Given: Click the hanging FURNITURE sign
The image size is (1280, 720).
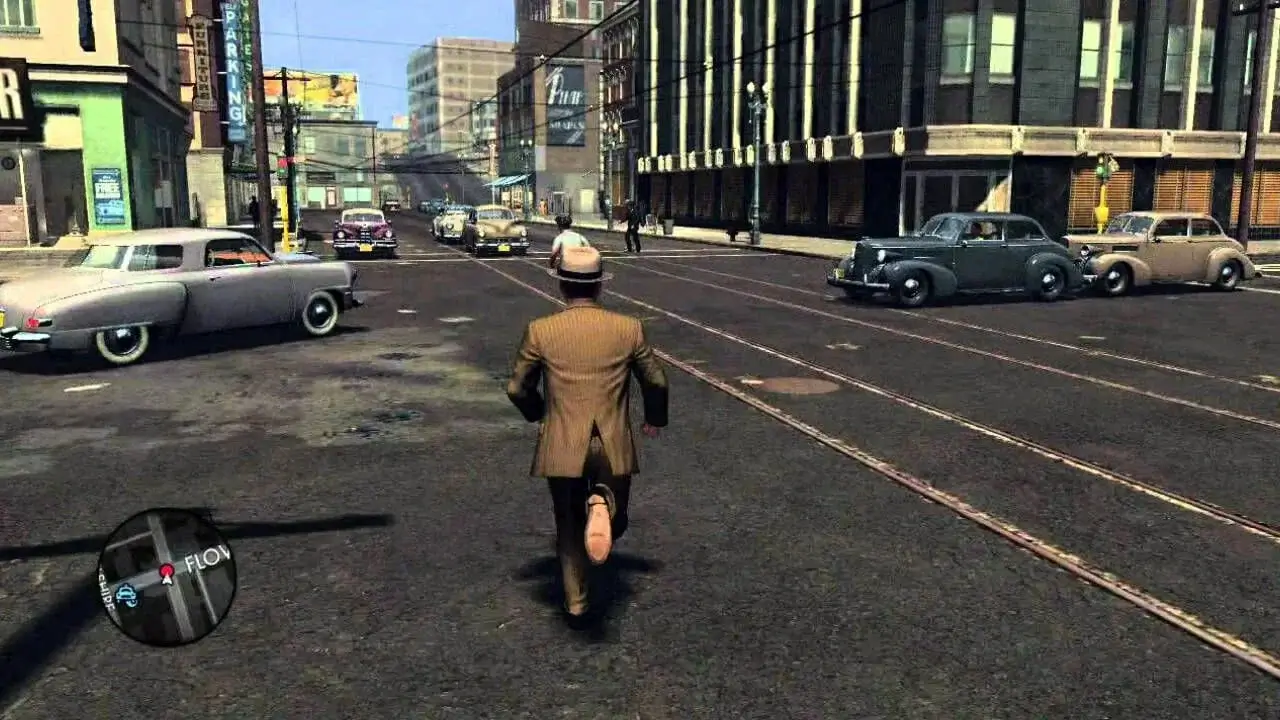Looking at the screenshot, I should (x=203, y=60).
